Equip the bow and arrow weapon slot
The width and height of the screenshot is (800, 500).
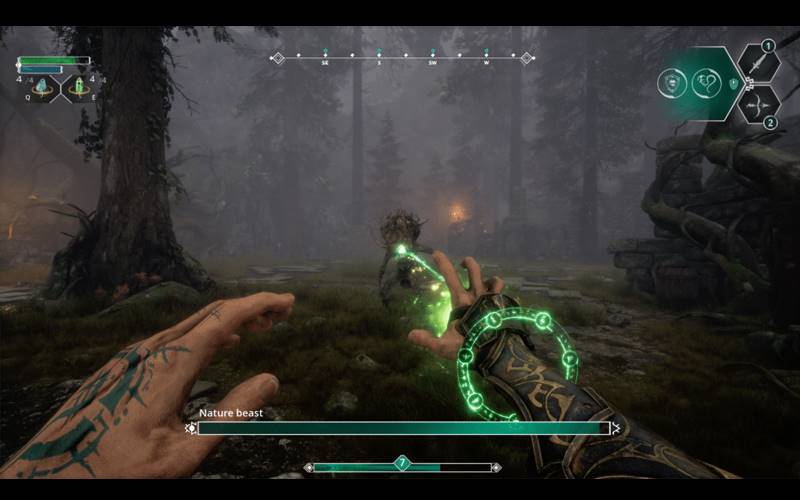point(758,104)
